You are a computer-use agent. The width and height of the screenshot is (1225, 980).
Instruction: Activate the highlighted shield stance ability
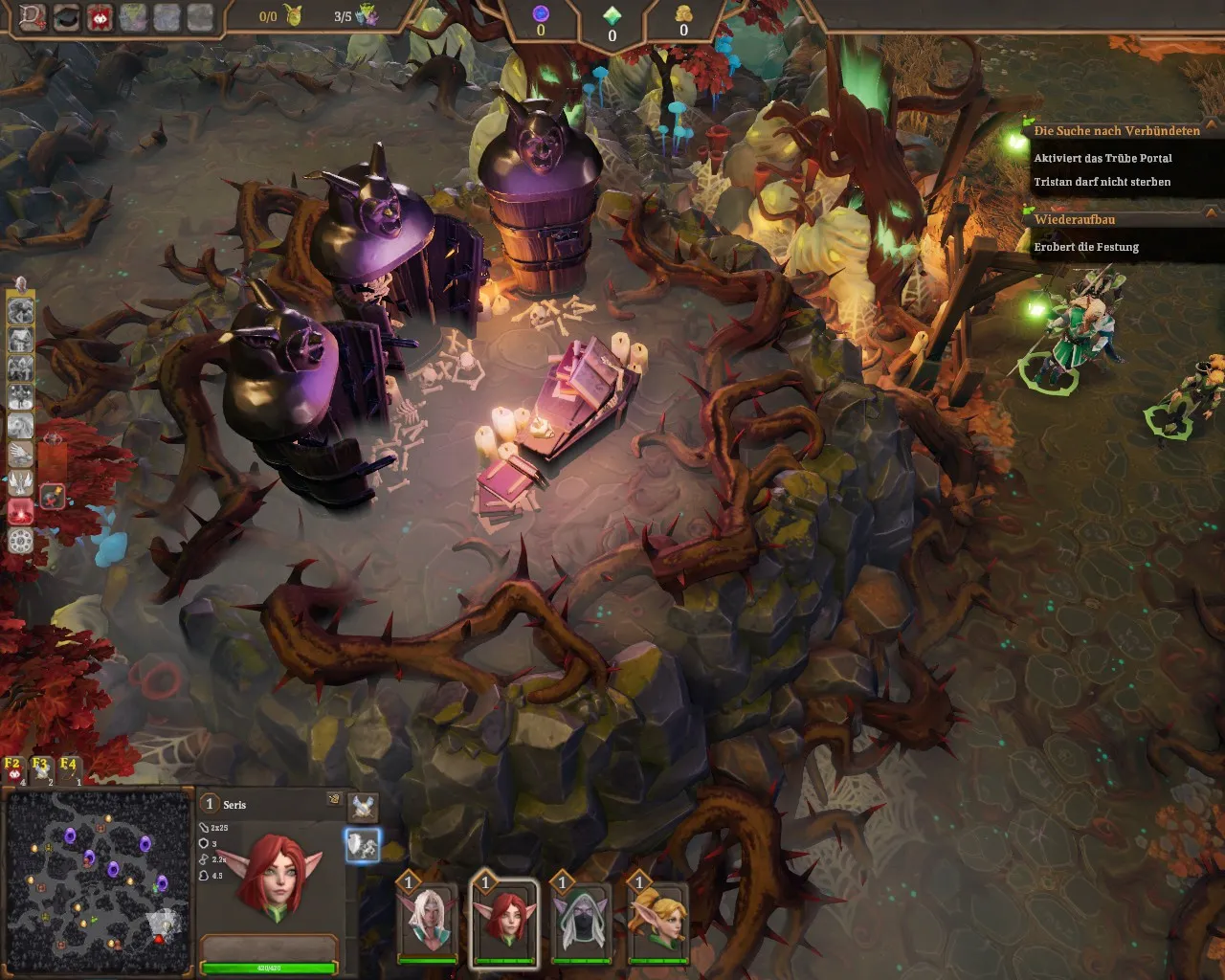[362, 845]
